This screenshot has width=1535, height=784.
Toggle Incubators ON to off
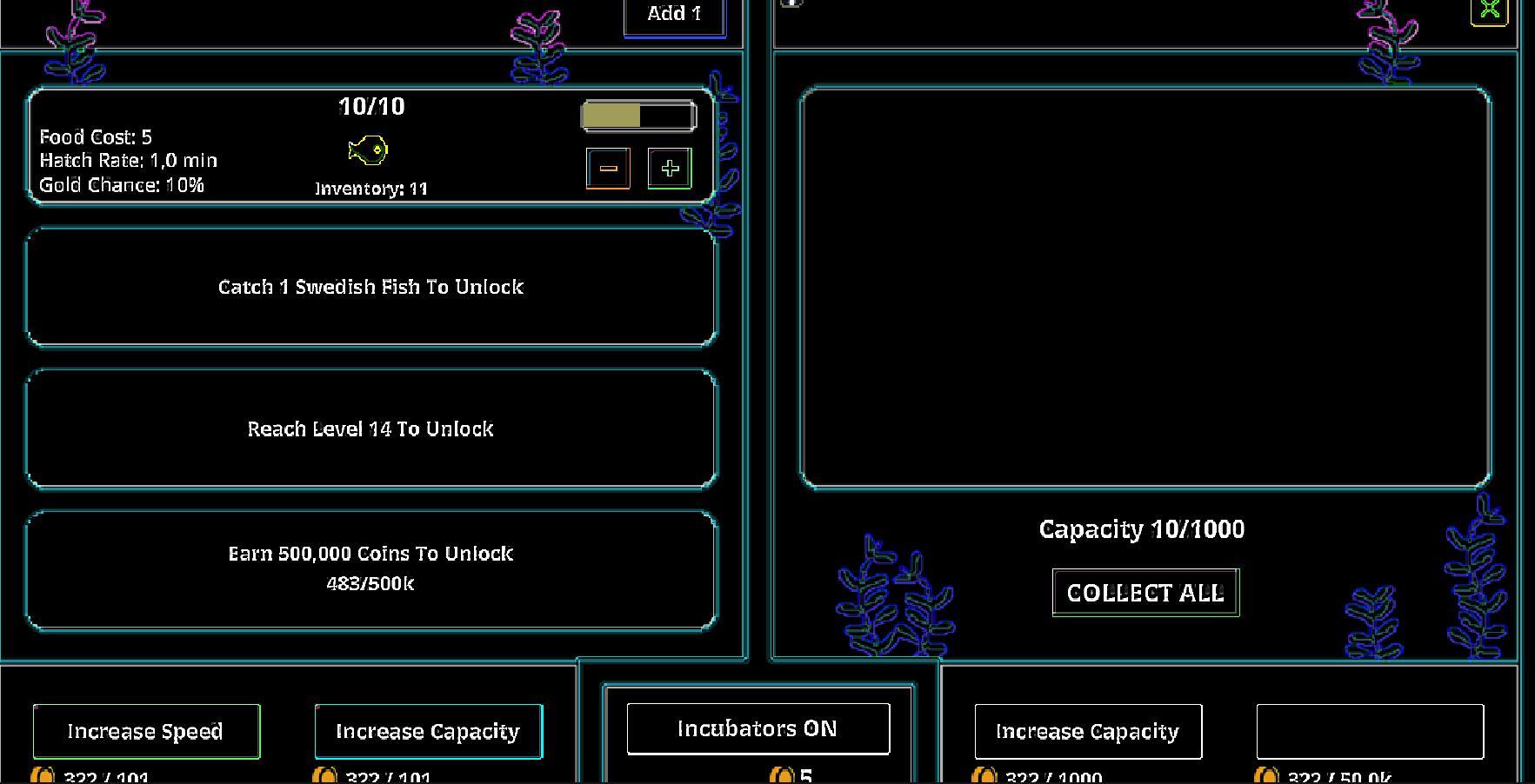[x=757, y=728]
